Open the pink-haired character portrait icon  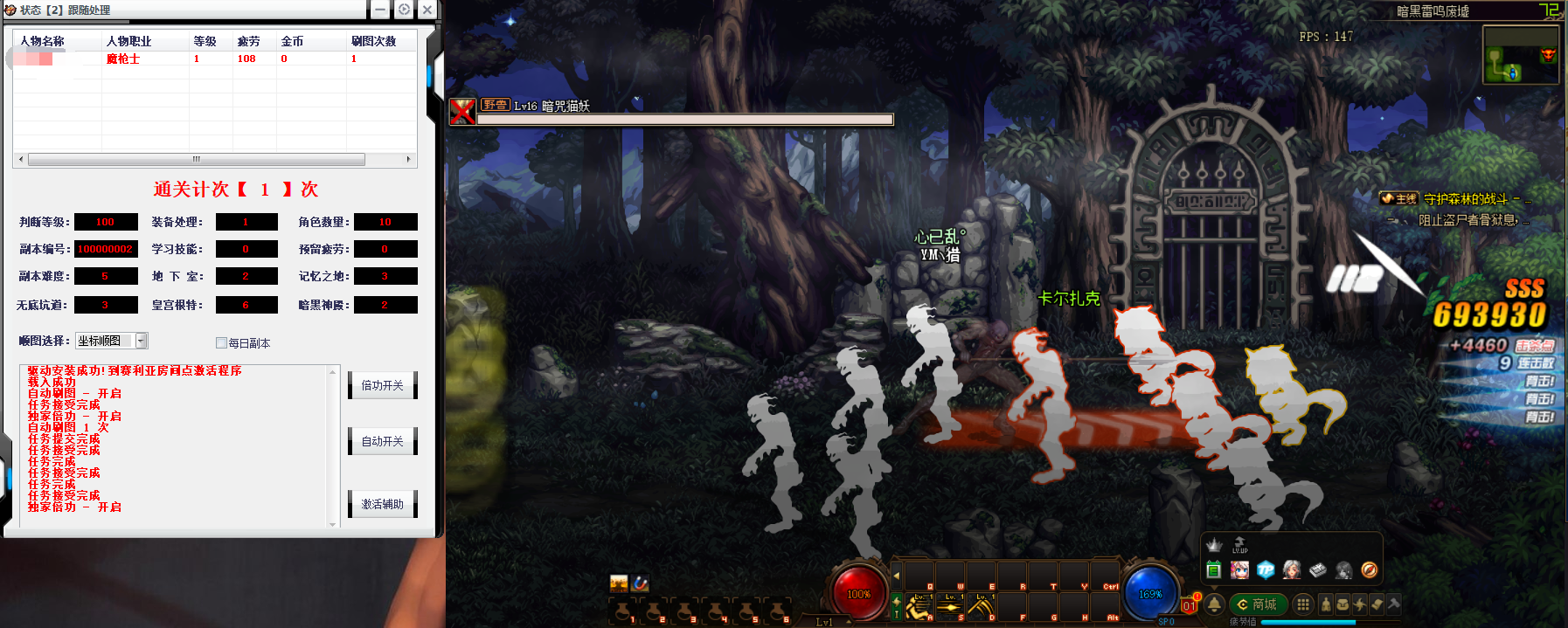tap(1239, 570)
